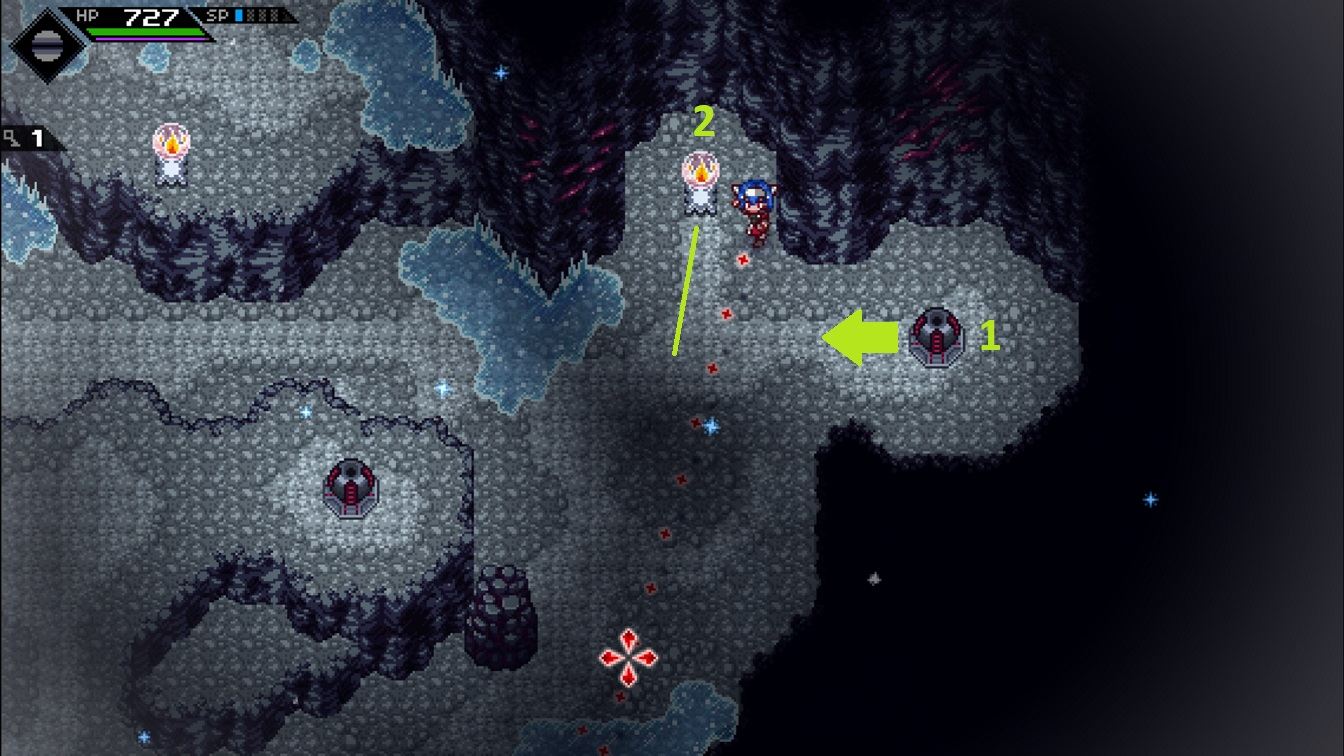Screen dimensions: 1344x756
Task: Click the blue SP pip next to SP label
Action: point(240,14)
